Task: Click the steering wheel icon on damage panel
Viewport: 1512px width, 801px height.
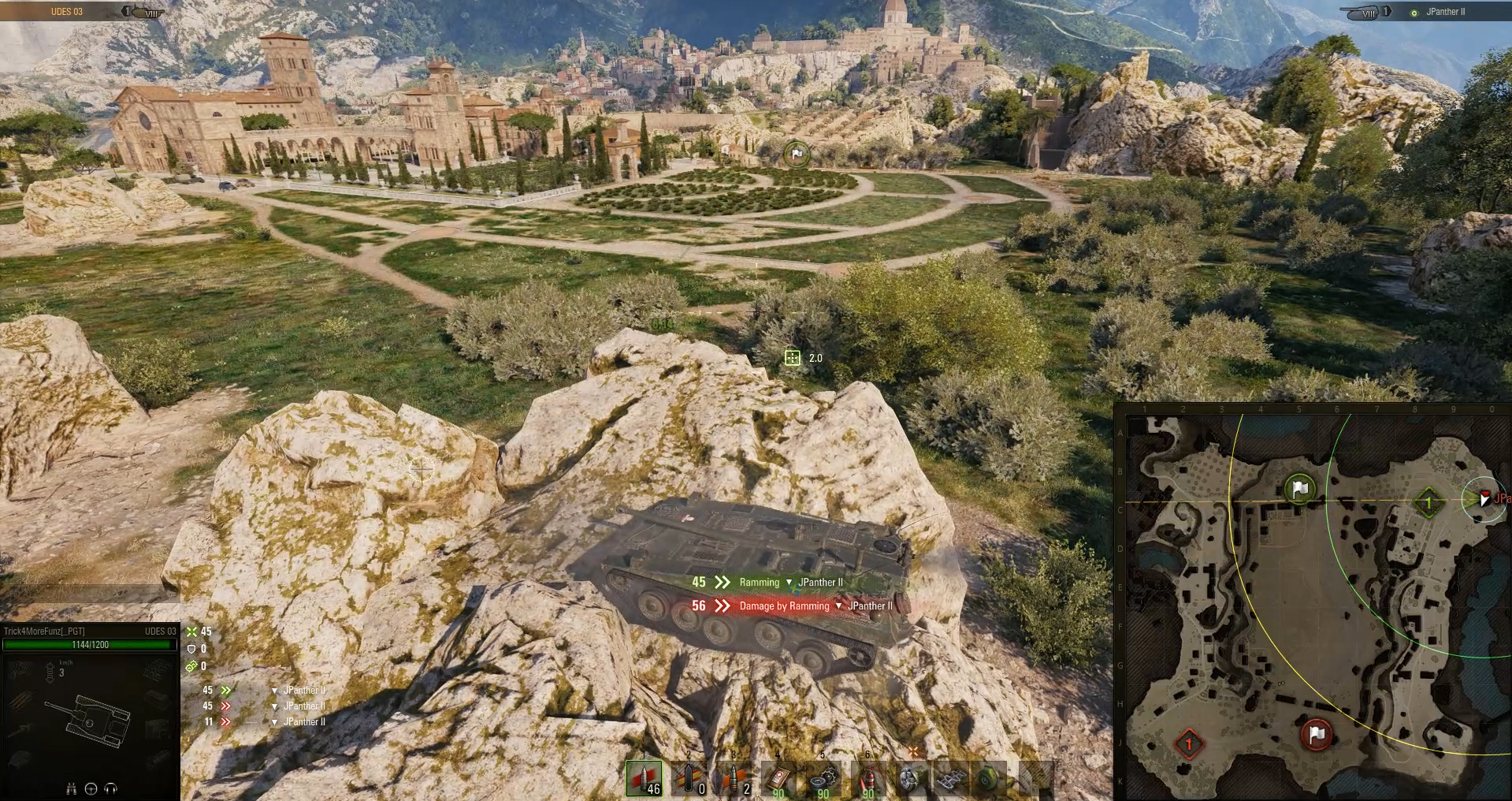Action: click(91, 790)
